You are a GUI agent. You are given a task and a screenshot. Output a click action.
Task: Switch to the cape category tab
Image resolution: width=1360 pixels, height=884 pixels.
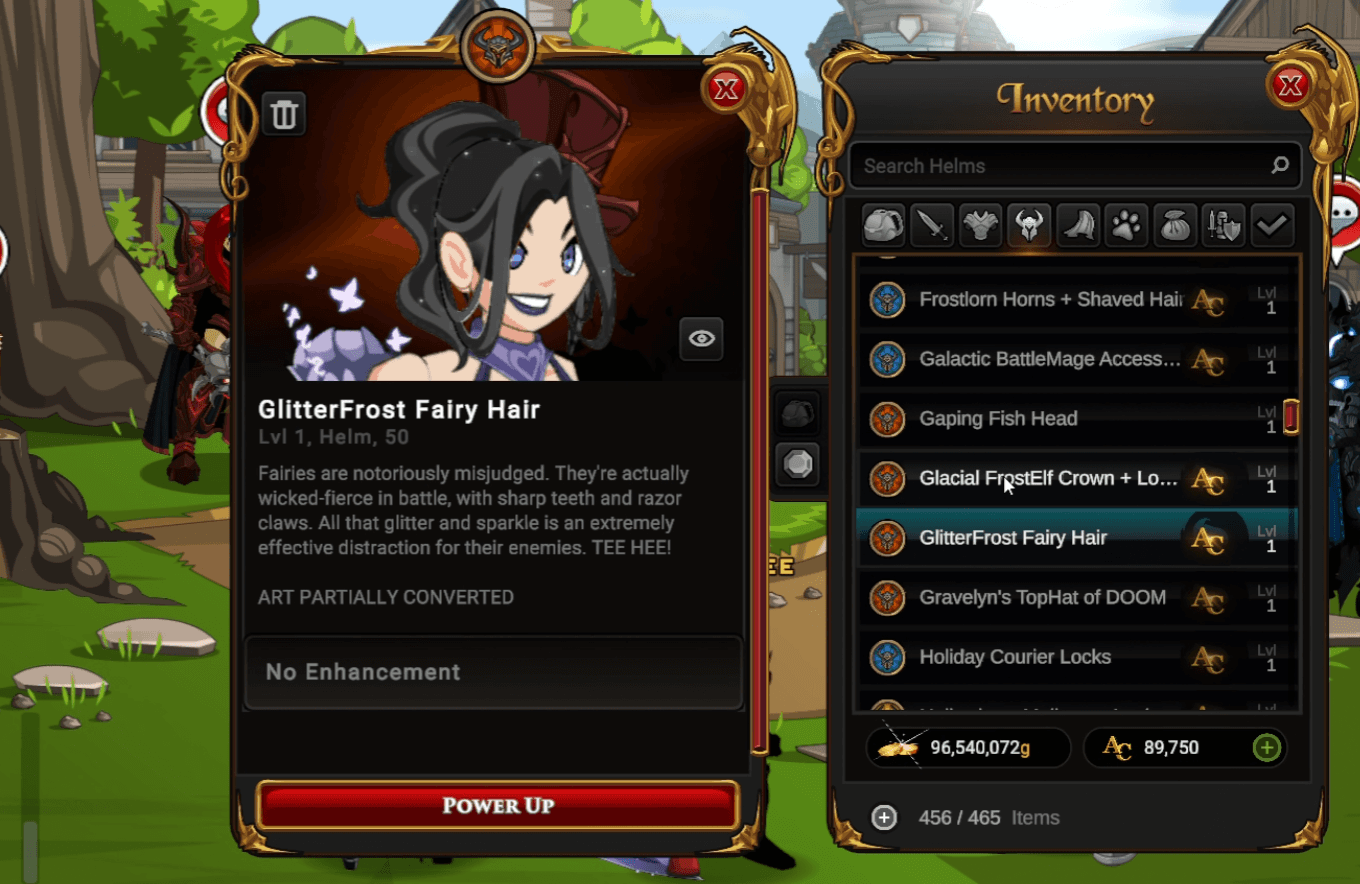[x=1077, y=226]
